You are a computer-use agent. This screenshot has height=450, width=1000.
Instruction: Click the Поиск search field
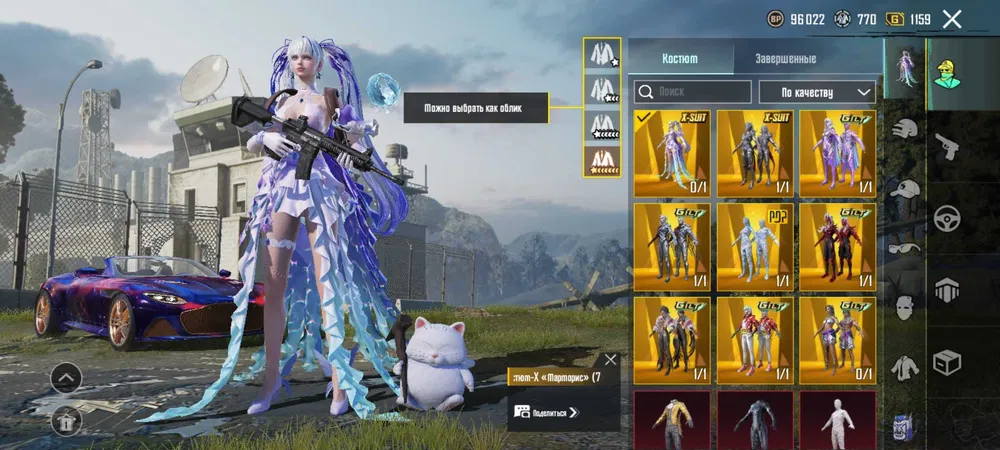coord(692,92)
